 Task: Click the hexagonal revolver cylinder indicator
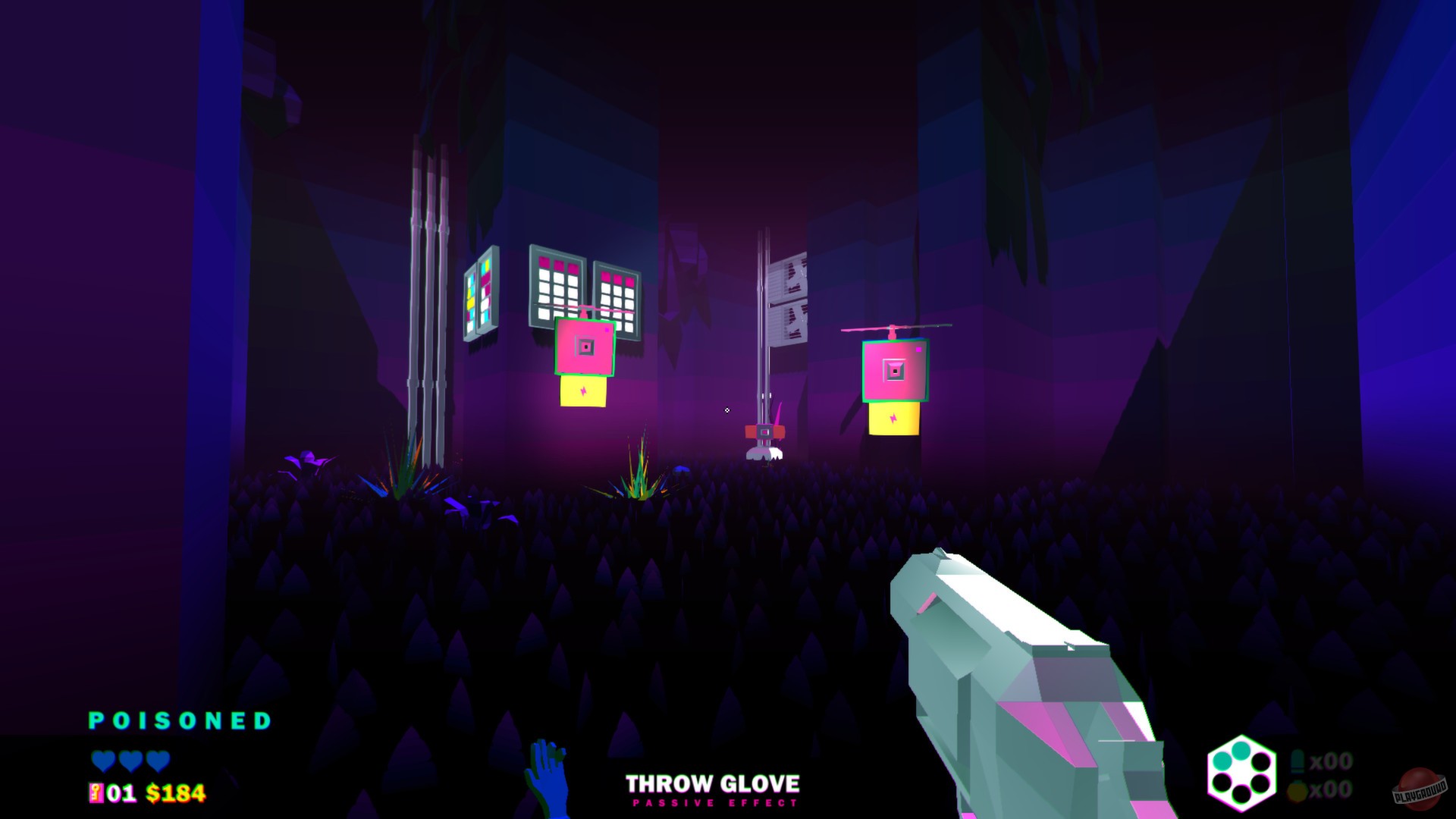(1242, 770)
